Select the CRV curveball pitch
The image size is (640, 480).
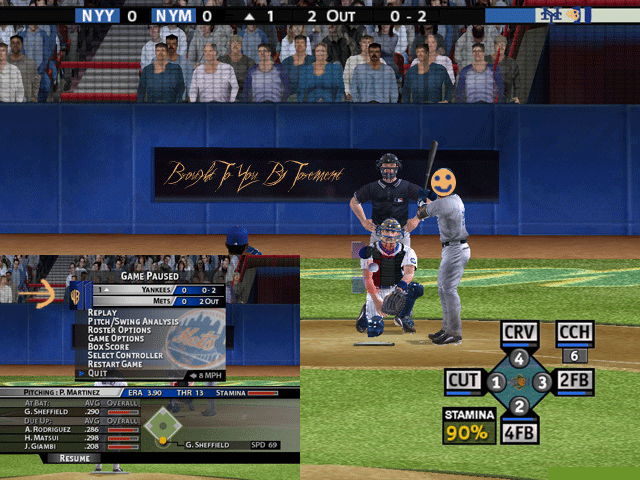coord(520,333)
